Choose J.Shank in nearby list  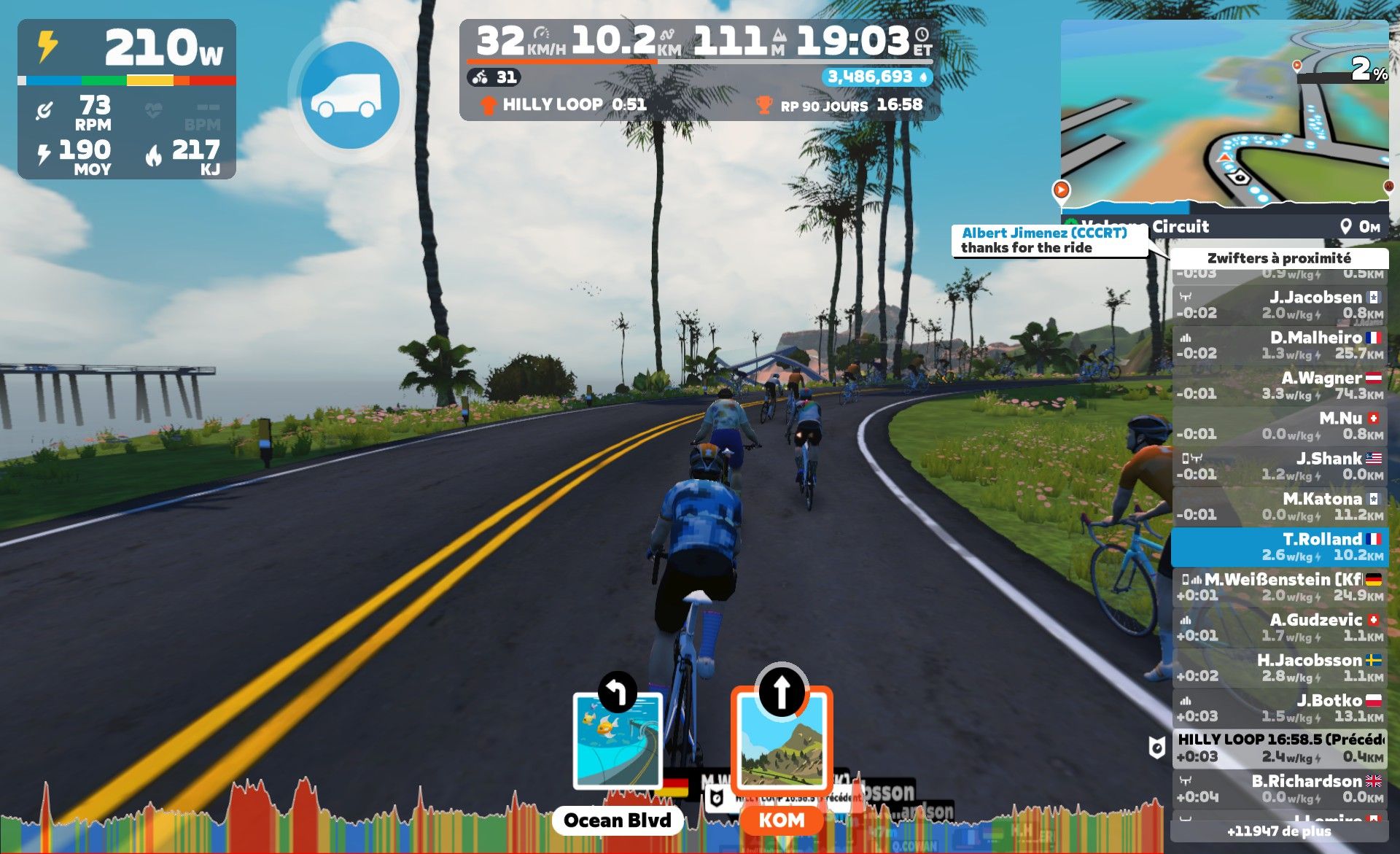pos(1280,466)
